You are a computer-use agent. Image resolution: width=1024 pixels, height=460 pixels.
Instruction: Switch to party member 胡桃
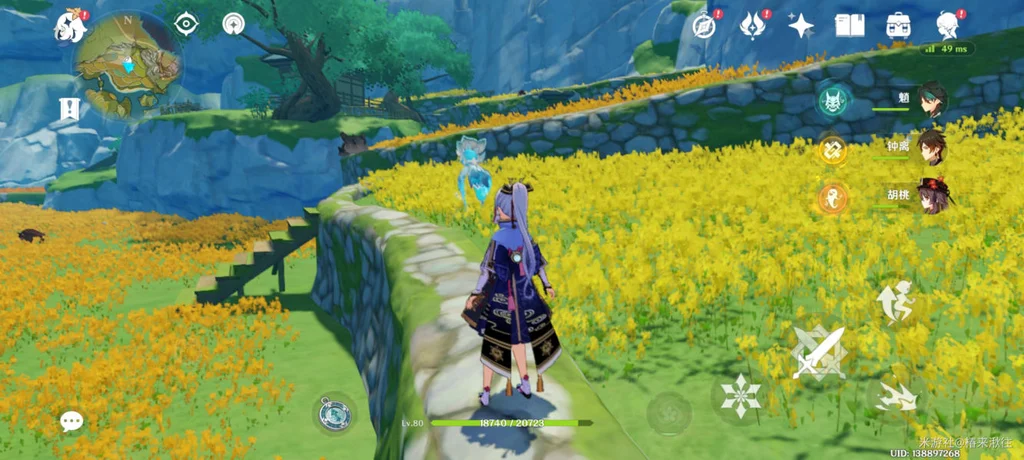pos(931,196)
